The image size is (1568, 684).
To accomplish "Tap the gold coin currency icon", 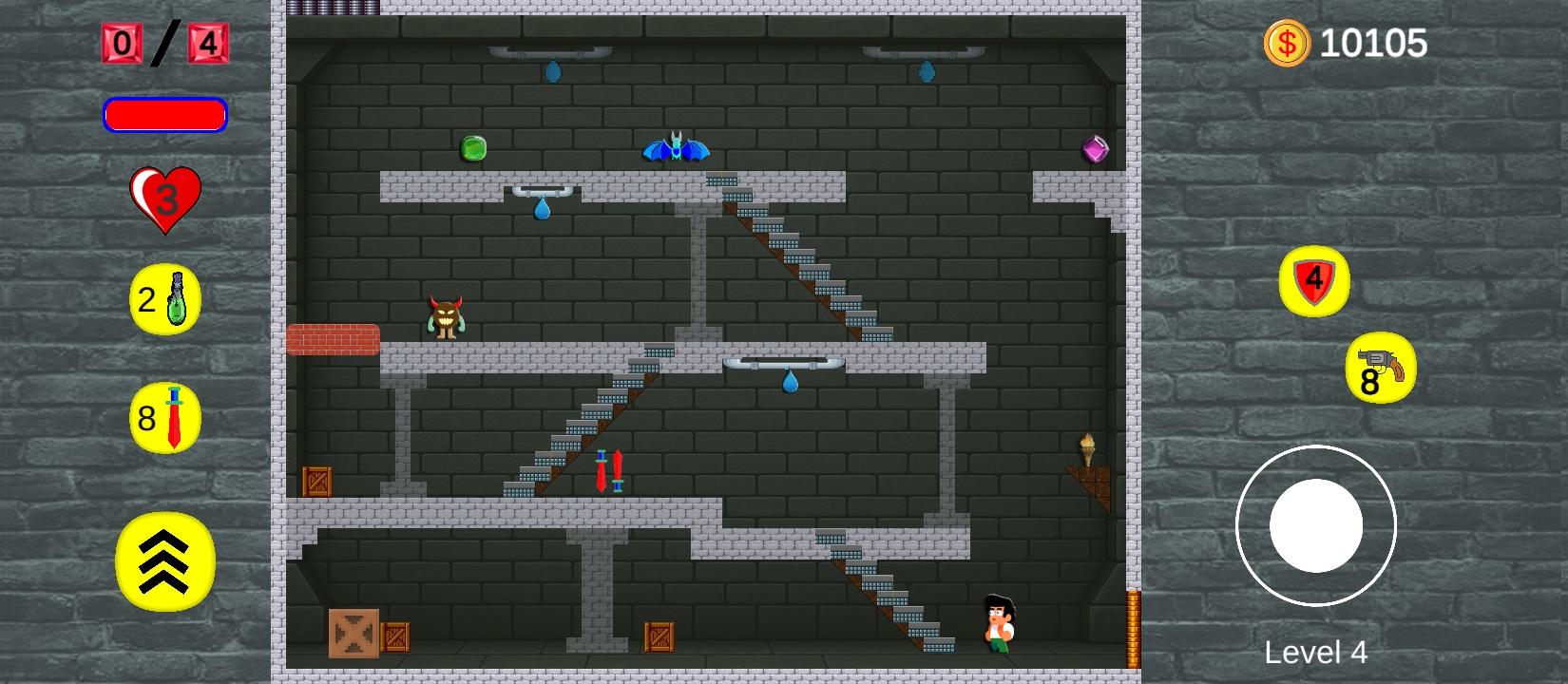I will (1288, 42).
